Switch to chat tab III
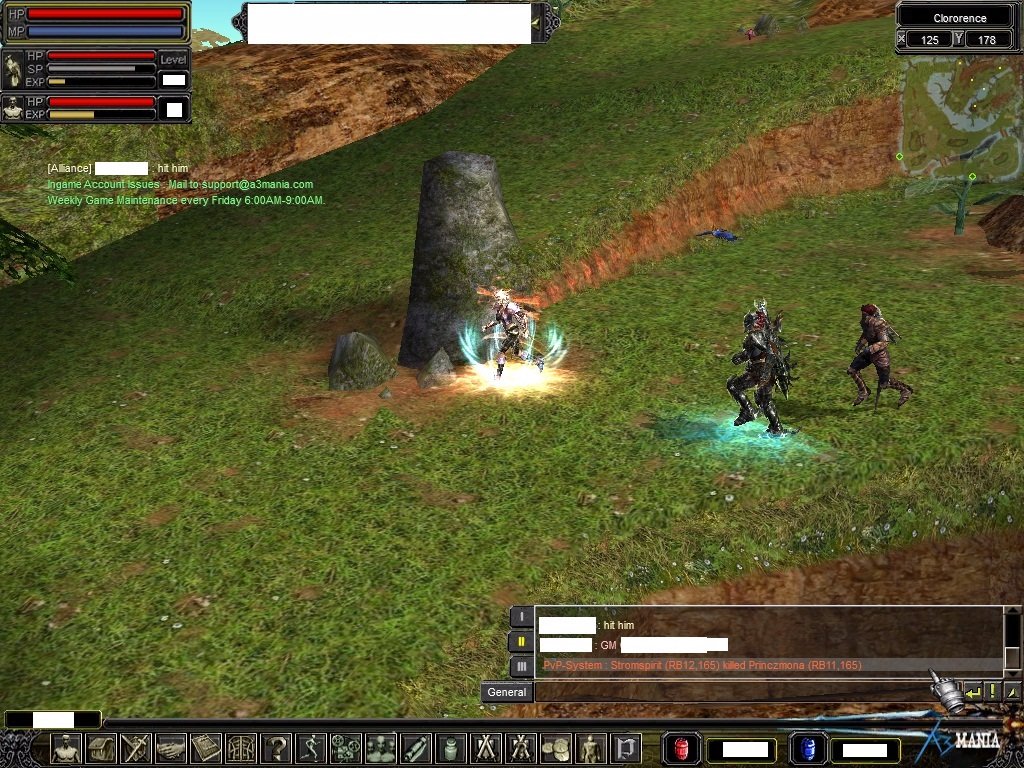The image size is (1024, 768). (521, 666)
